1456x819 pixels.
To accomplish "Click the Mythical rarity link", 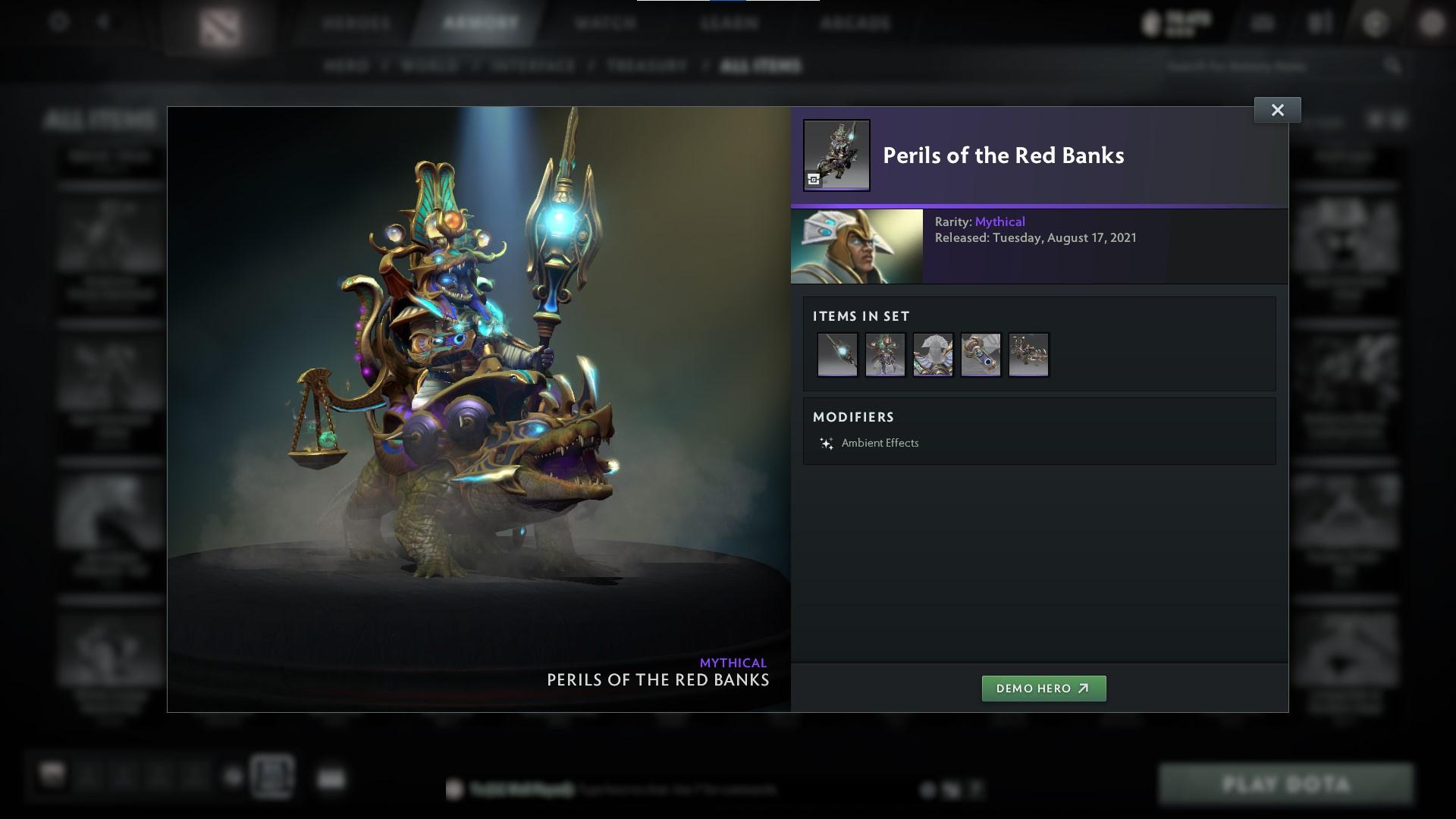I will pos(999,221).
